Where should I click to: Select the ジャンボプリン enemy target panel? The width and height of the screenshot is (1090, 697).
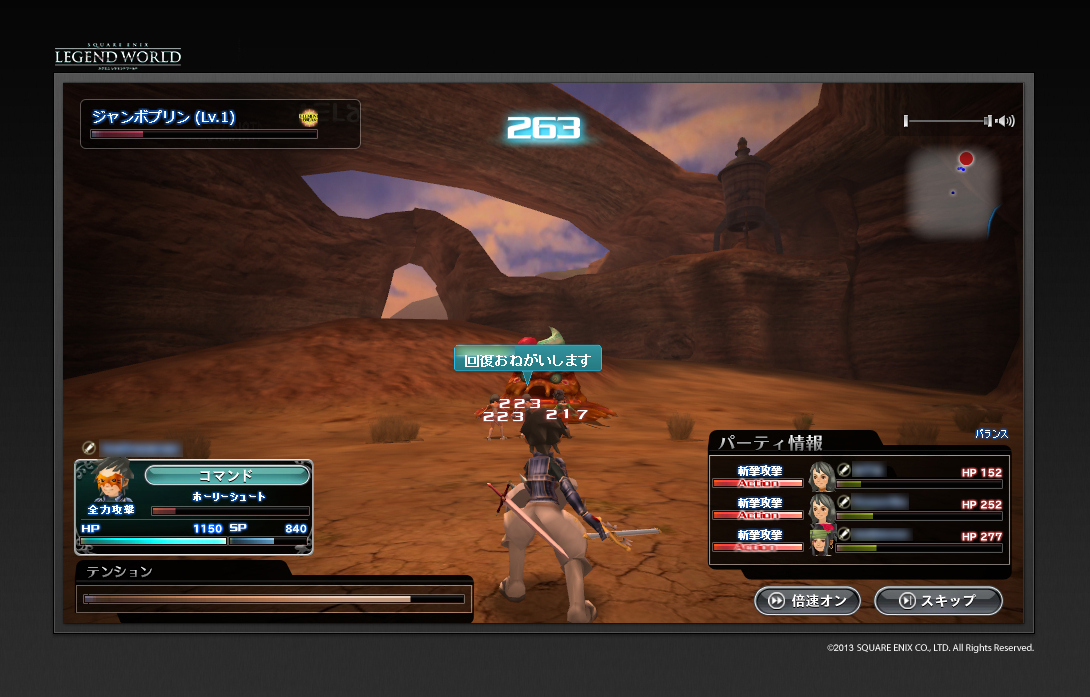point(220,123)
